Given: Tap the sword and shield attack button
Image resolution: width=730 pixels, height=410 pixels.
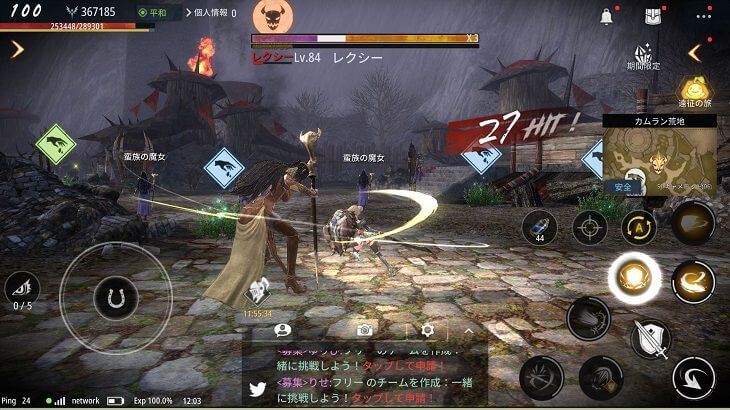Looking at the screenshot, I should point(650,339).
